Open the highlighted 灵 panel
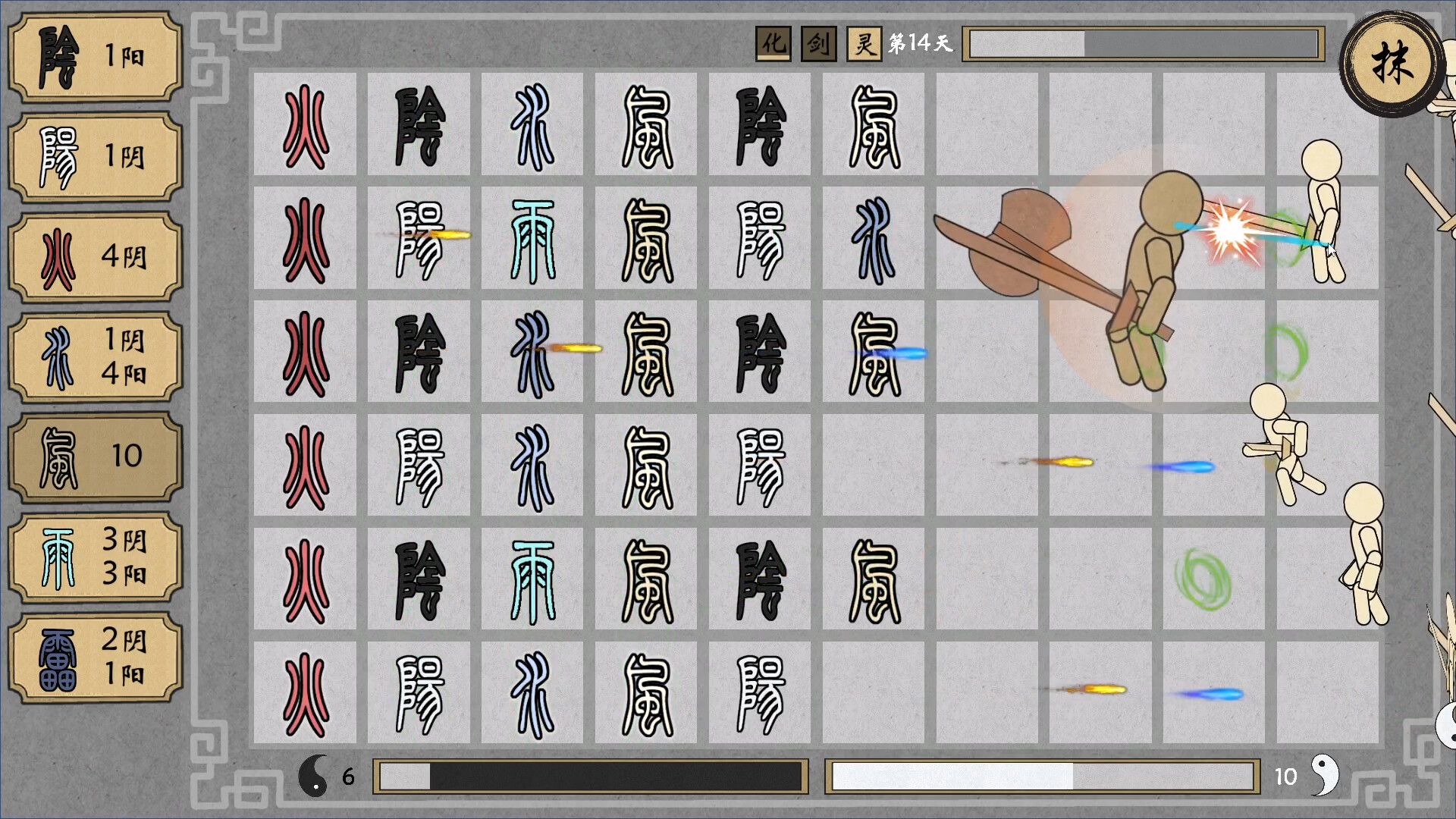Image resolution: width=1456 pixels, height=819 pixels. 863,43
